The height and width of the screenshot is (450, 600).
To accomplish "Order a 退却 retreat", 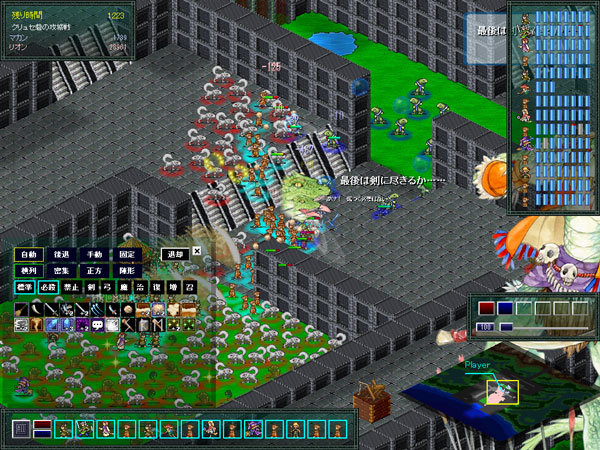I will [176, 254].
